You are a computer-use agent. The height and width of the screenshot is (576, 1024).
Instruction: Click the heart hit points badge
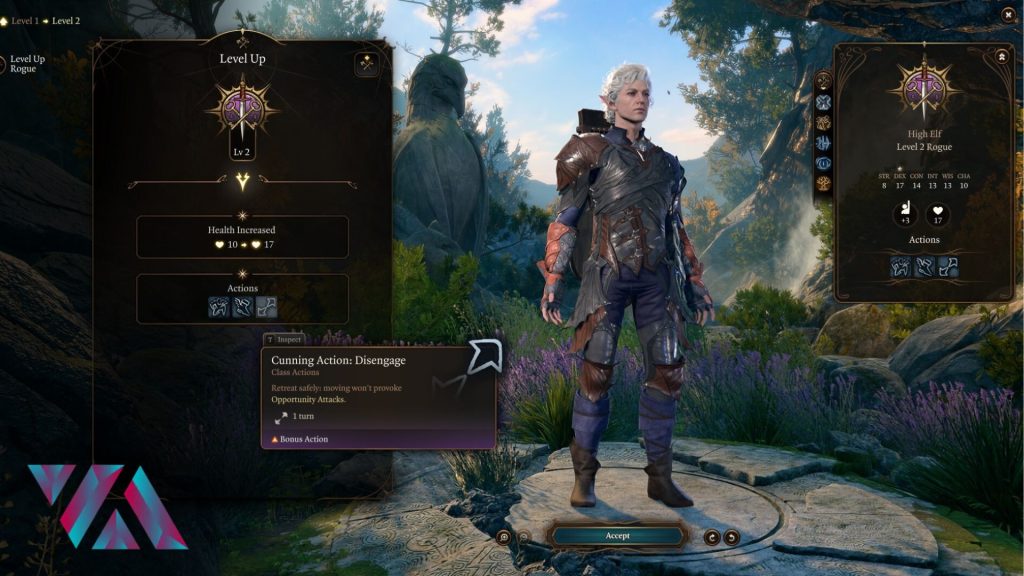[938, 214]
